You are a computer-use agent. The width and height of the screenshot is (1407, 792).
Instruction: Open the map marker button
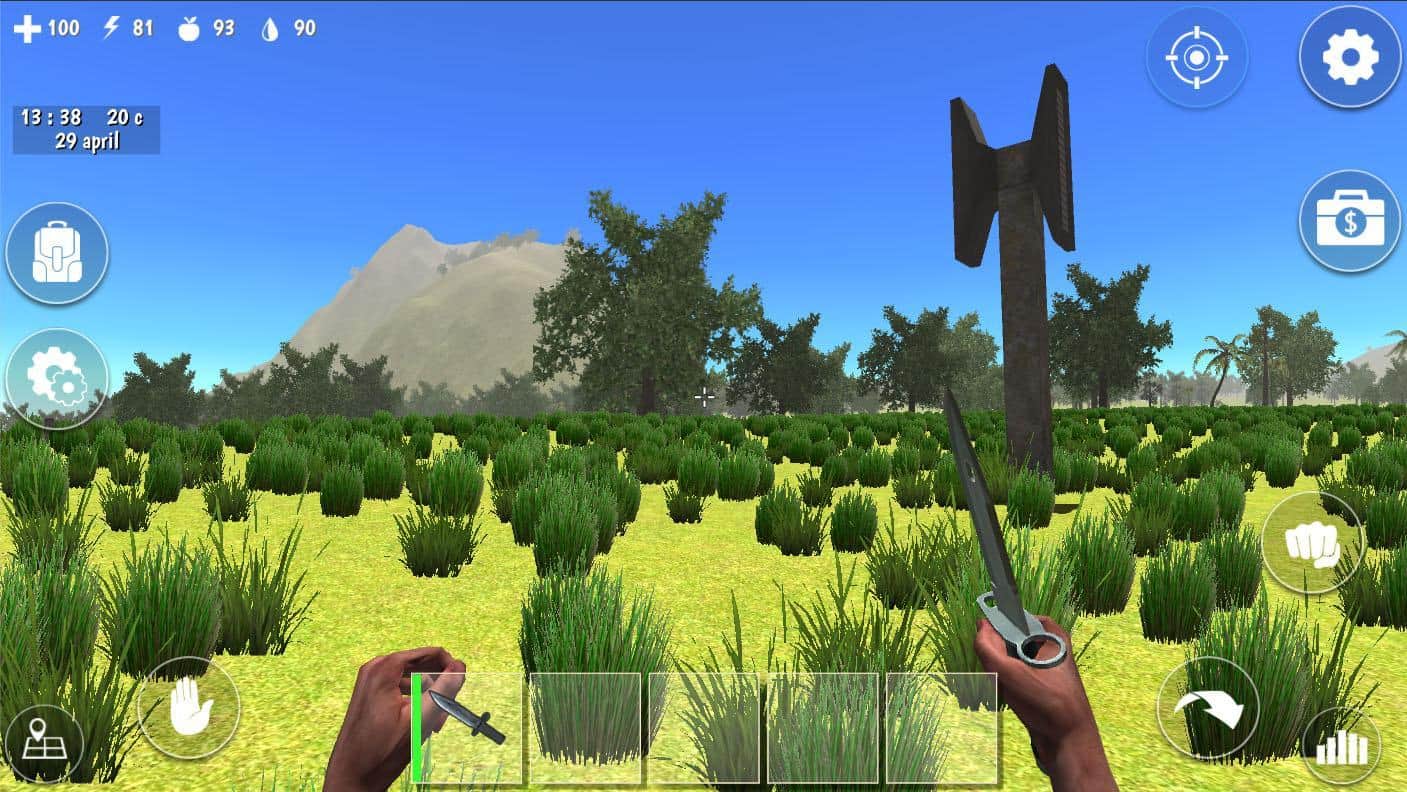(44, 746)
